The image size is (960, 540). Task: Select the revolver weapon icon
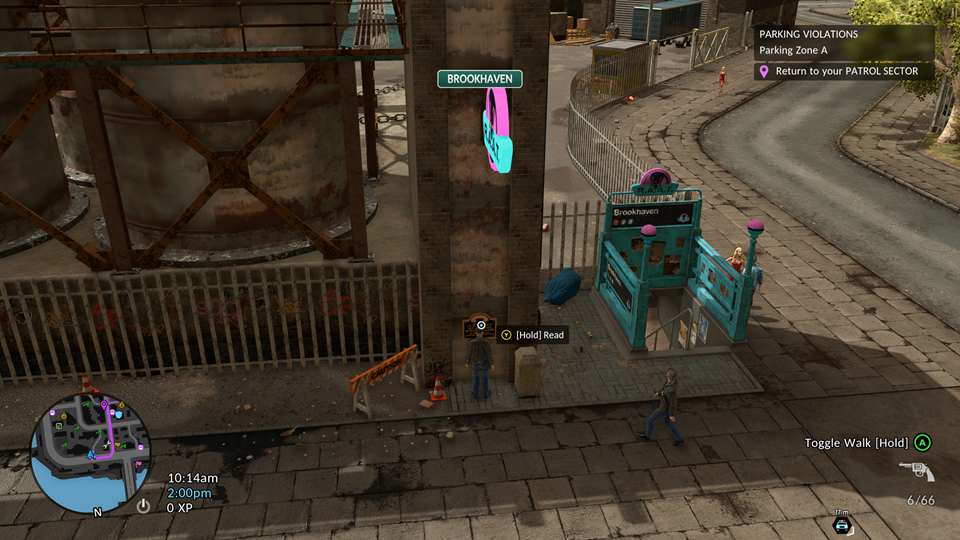[x=915, y=471]
